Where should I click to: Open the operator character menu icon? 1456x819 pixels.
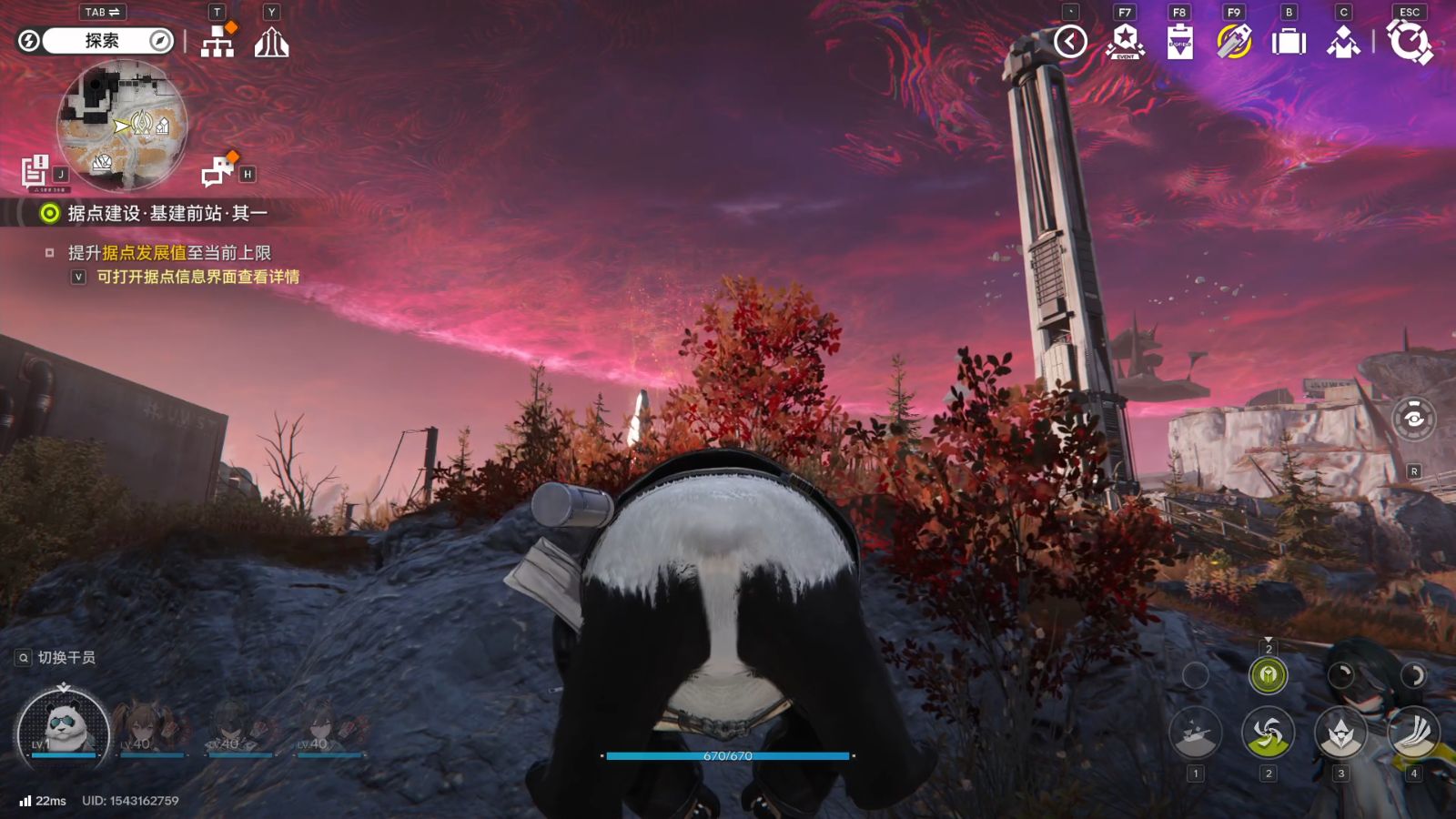coord(1343,42)
